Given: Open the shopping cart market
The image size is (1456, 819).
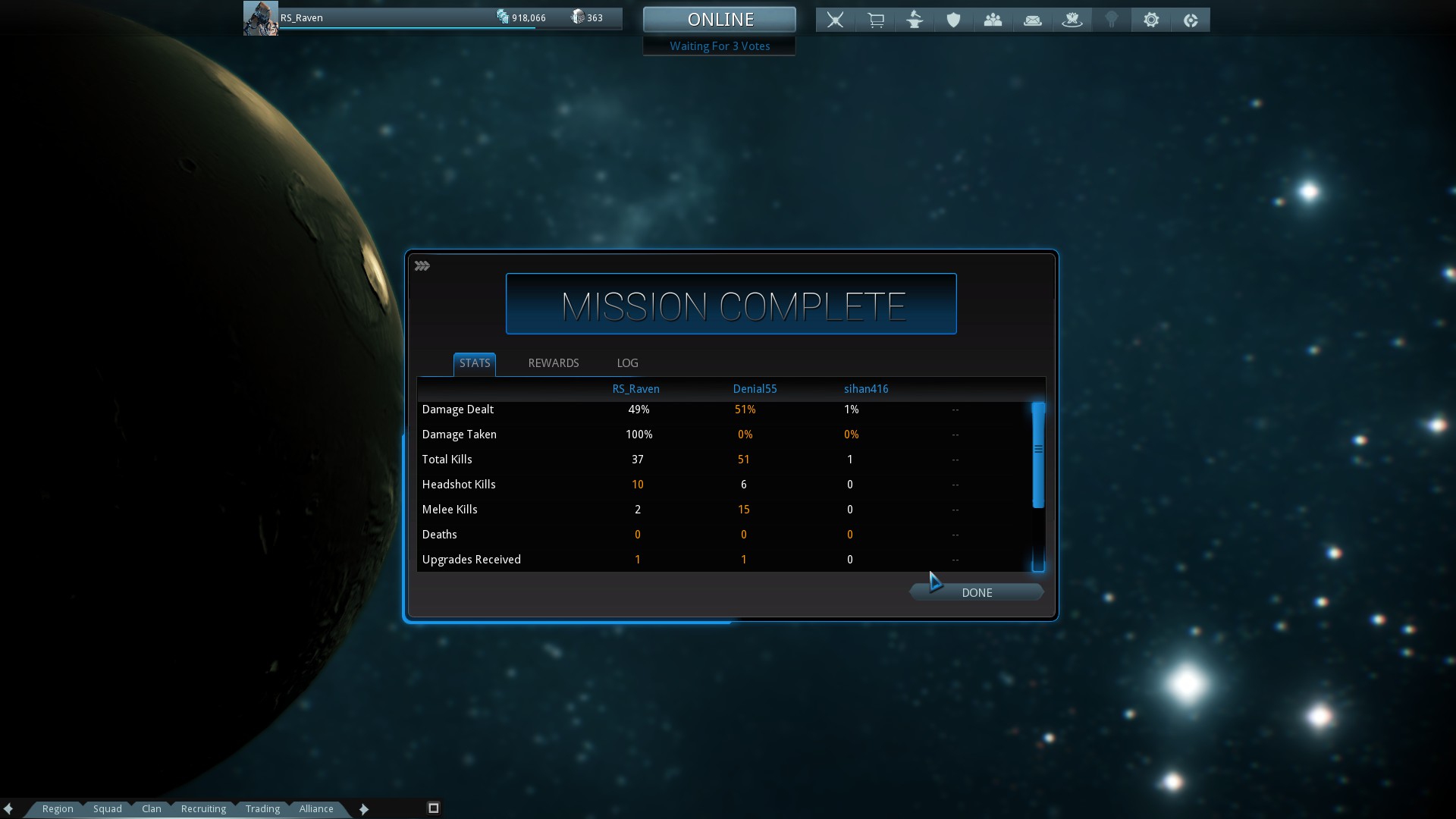Looking at the screenshot, I should 875,20.
